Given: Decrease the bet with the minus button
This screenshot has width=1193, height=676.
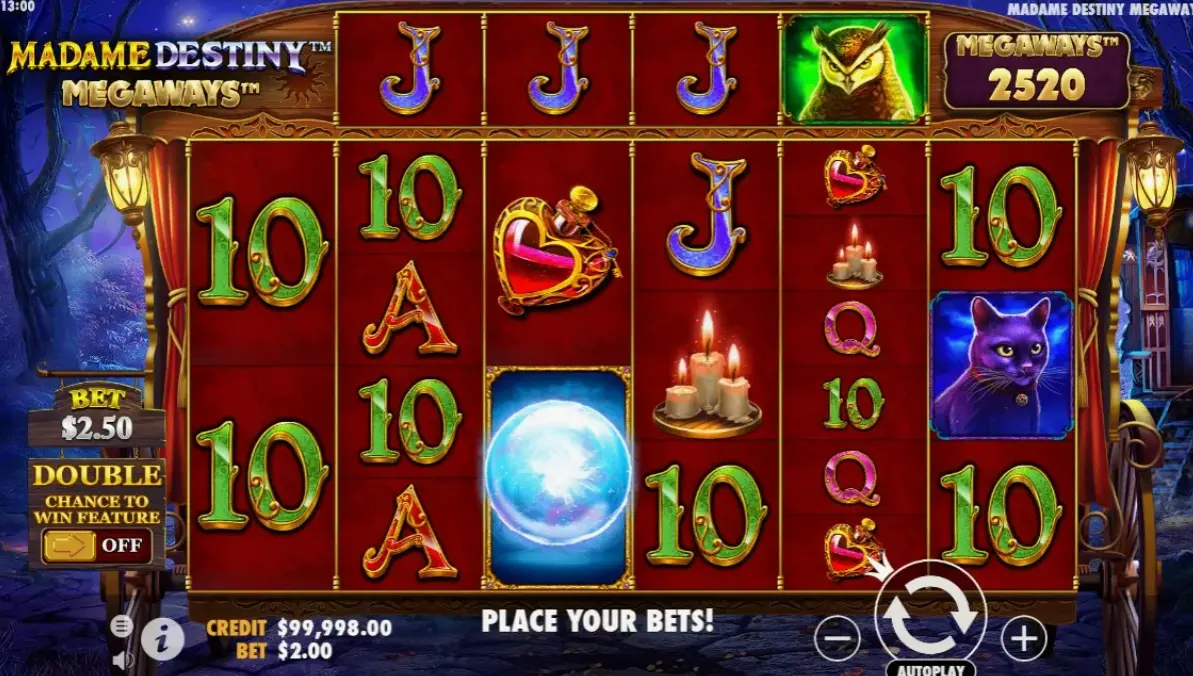Looking at the screenshot, I should [837, 637].
